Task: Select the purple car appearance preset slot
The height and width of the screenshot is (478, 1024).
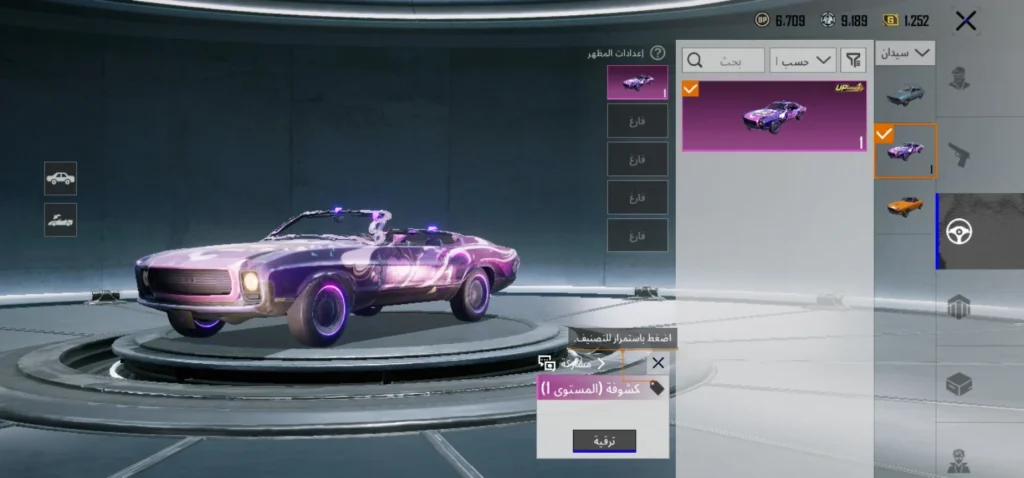Action: pyautogui.click(x=637, y=82)
